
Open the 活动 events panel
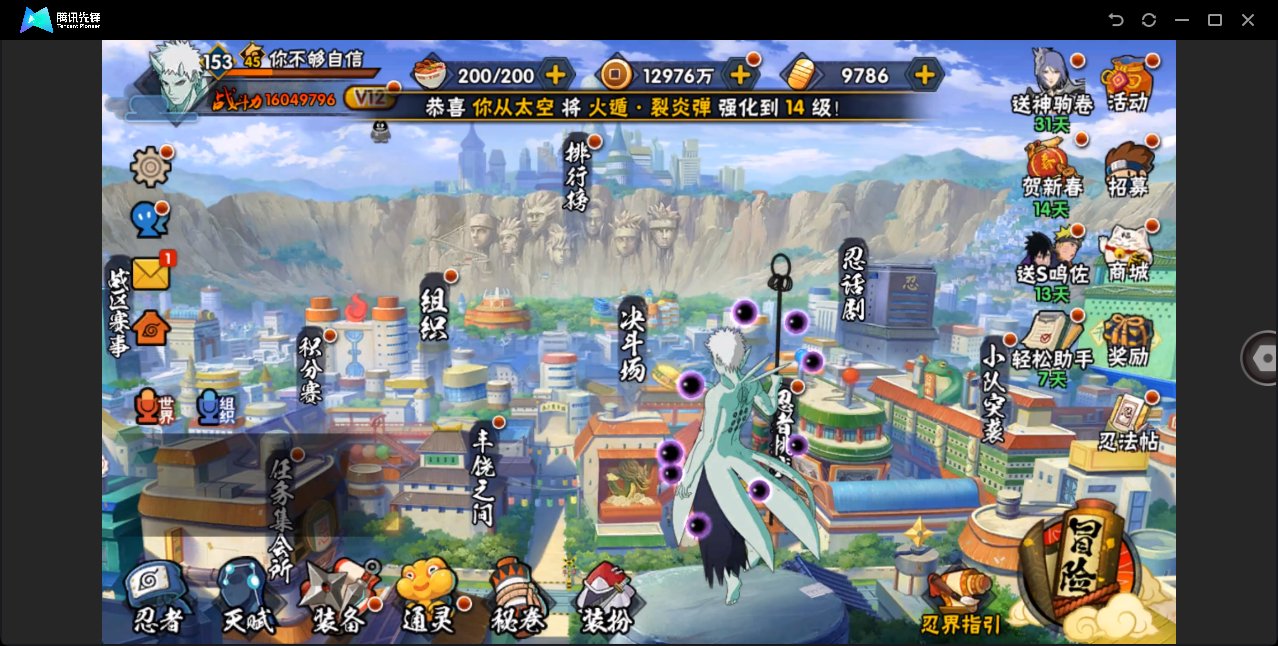point(1128,83)
